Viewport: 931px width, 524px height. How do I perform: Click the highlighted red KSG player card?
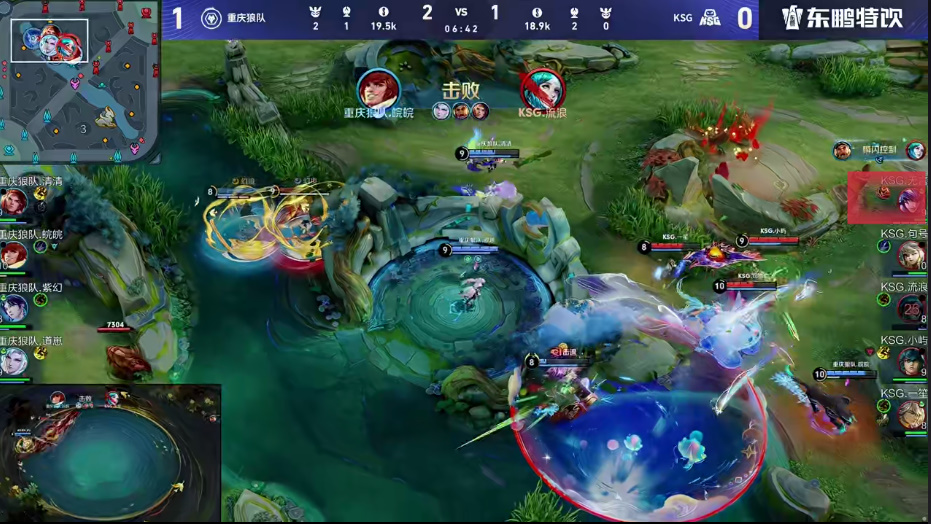(888, 197)
